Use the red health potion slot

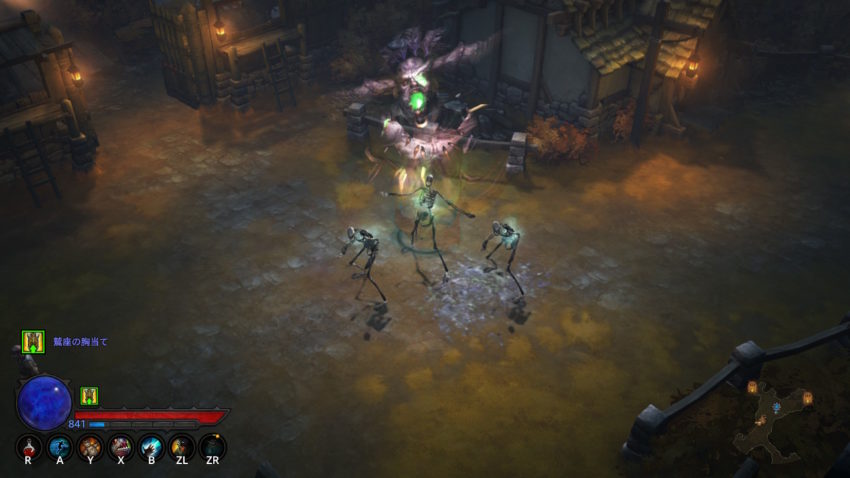30,446
